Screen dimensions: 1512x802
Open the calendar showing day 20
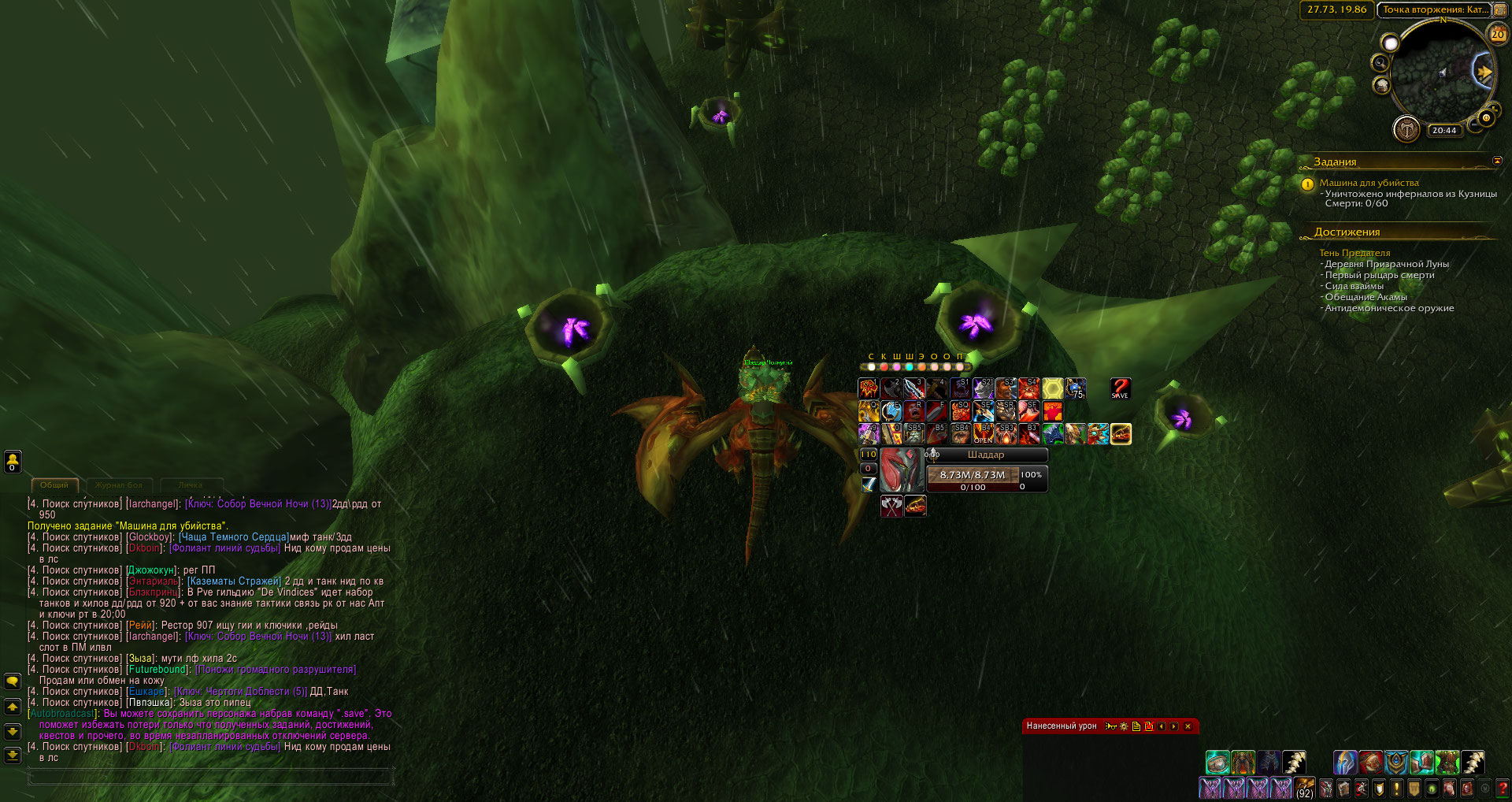(1497, 34)
